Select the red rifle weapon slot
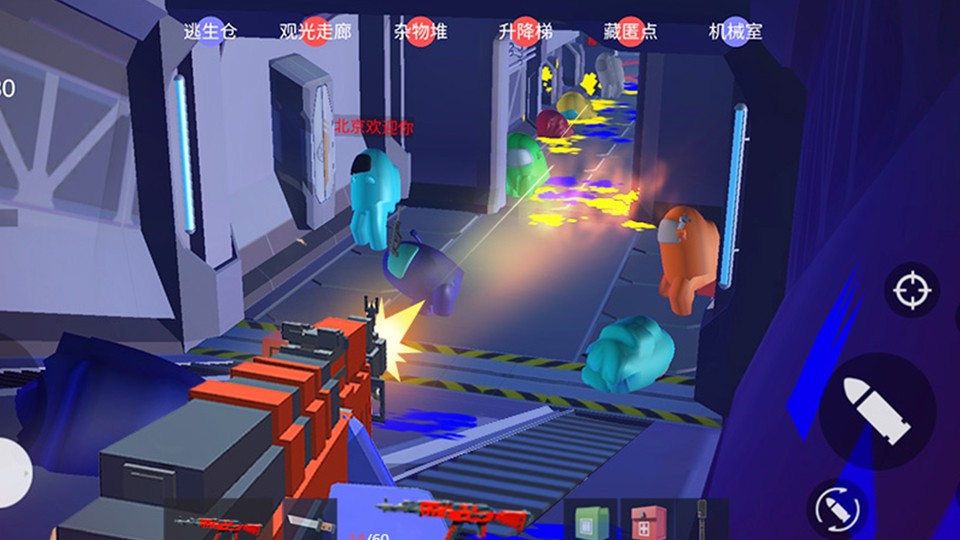 (x=222, y=522)
